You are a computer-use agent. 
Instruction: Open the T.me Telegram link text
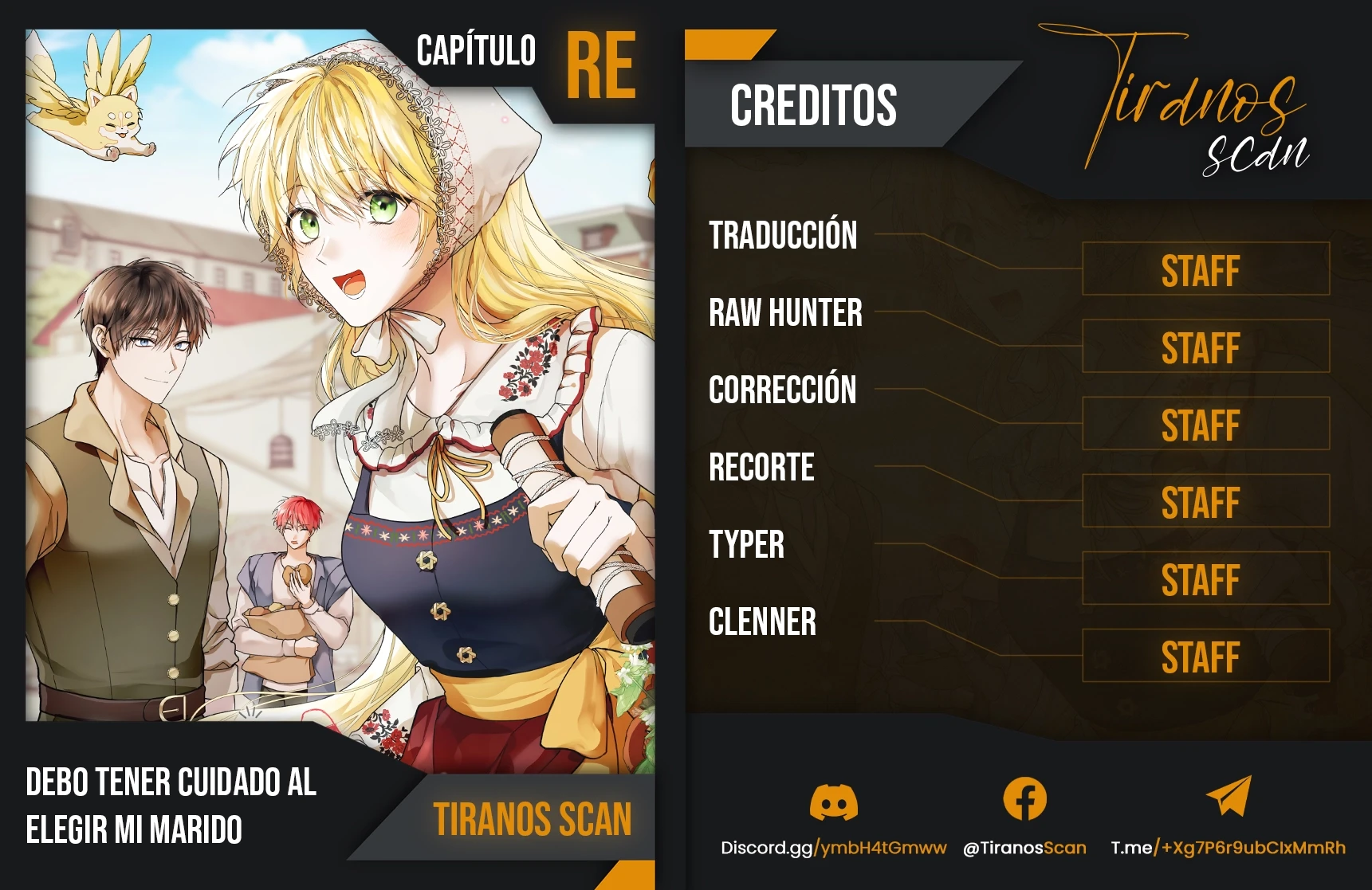pyautogui.click(x=1228, y=848)
